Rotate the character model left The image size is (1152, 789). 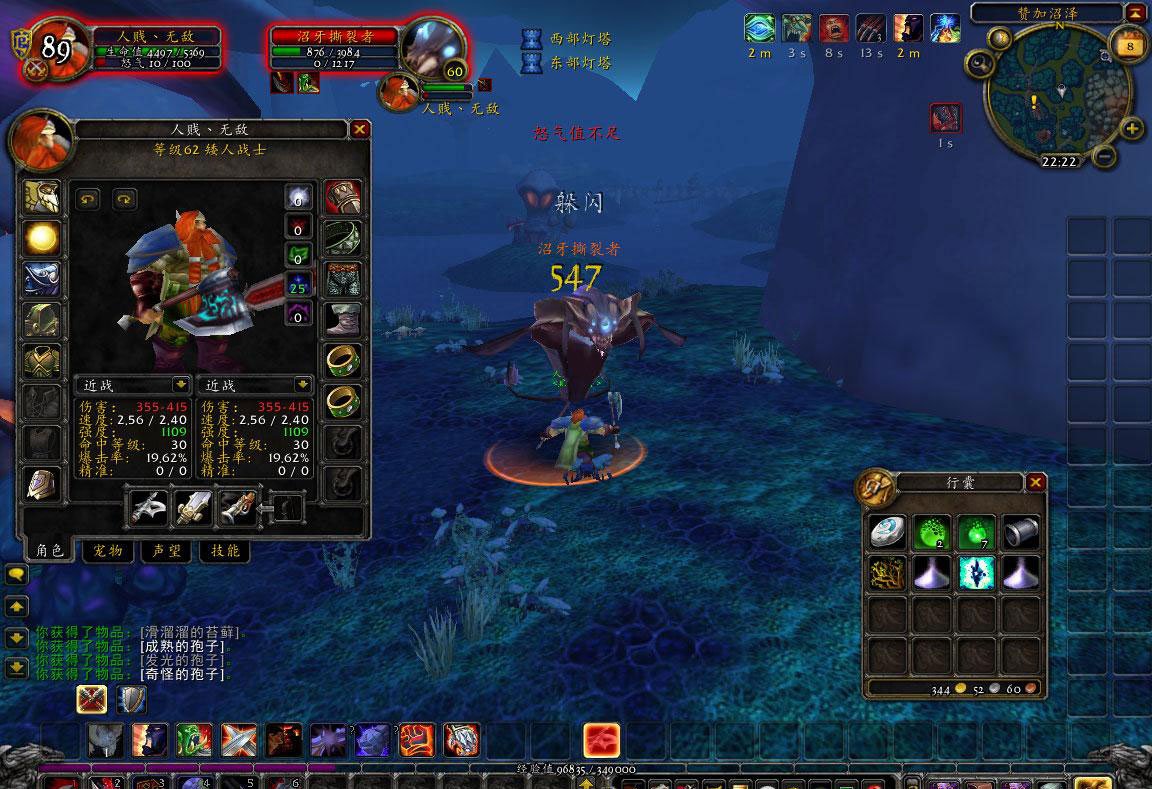pyautogui.click(x=88, y=199)
